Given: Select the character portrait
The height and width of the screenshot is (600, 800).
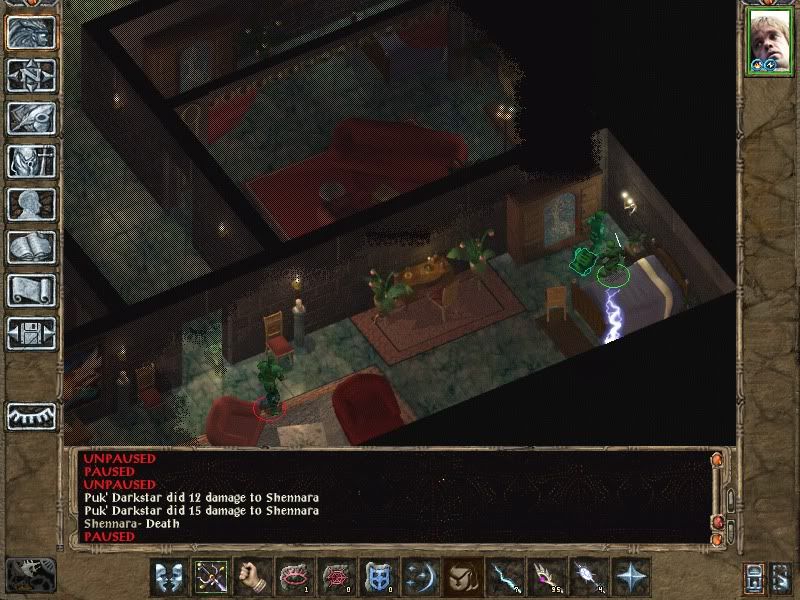Looking at the screenshot, I should (x=768, y=42).
